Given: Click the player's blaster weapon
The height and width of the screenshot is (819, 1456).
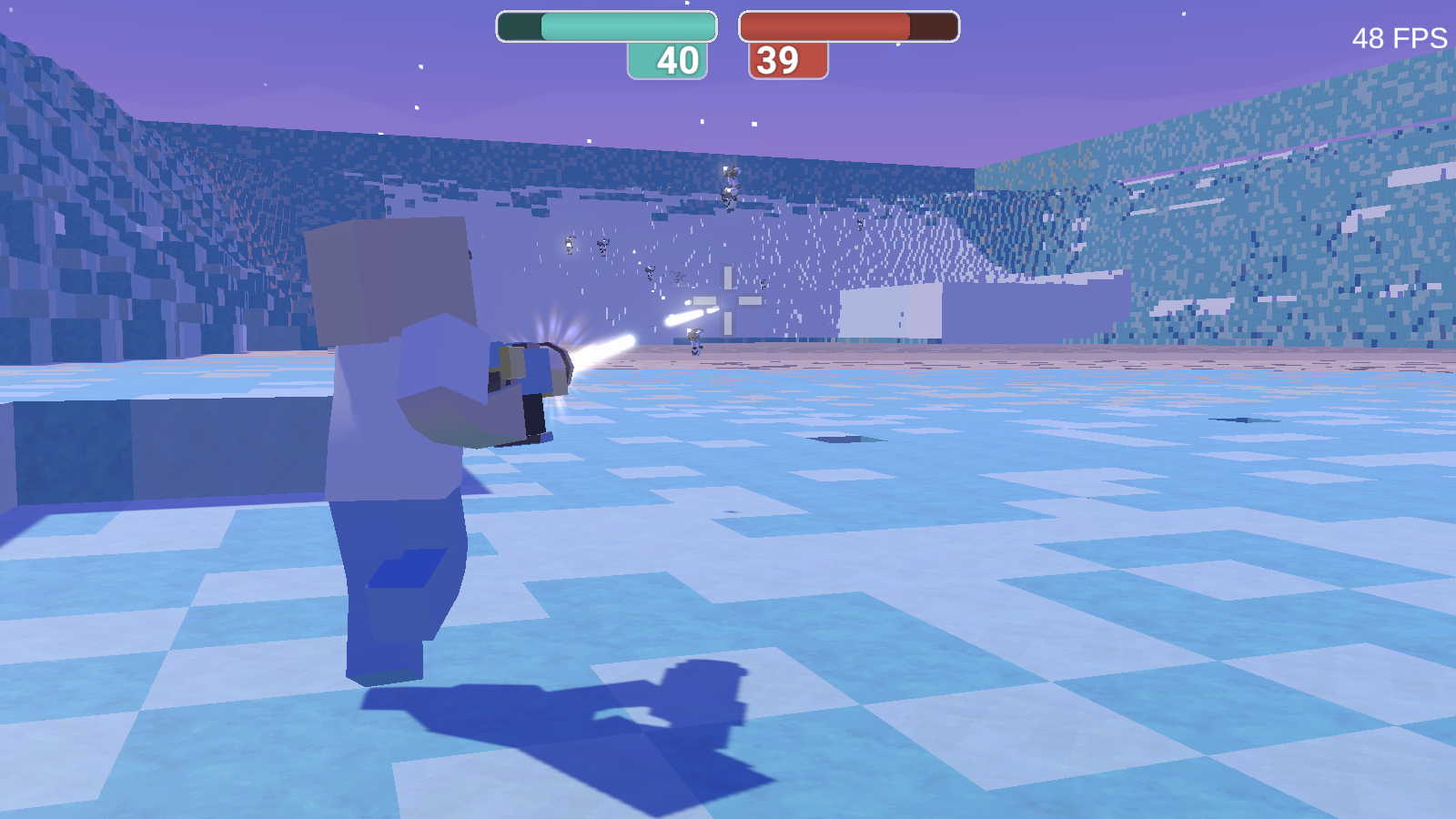Looking at the screenshot, I should point(528,382).
